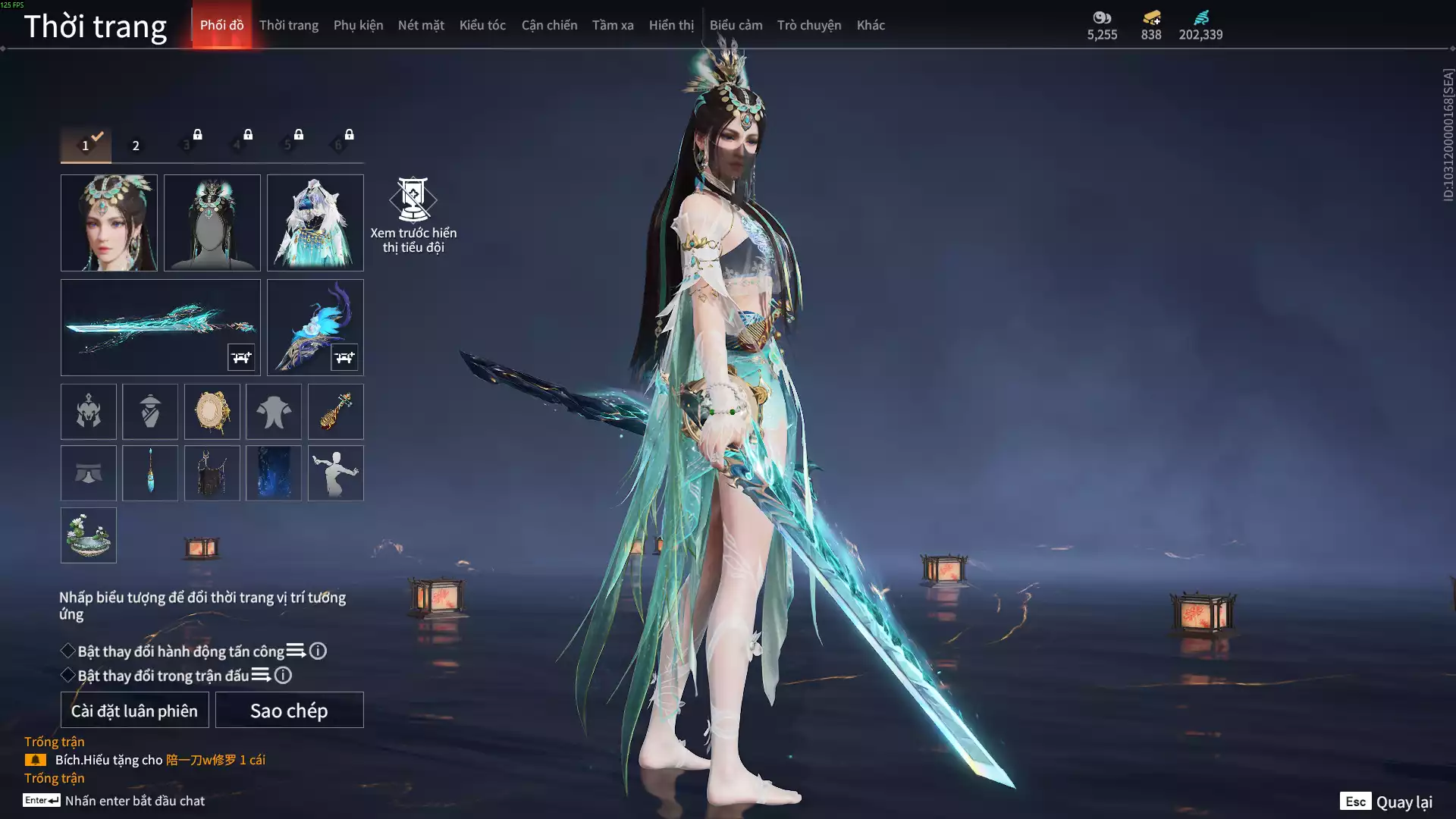Select the golden mirror accessory slot
This screenshot has height=819, width=1456.
212,412
